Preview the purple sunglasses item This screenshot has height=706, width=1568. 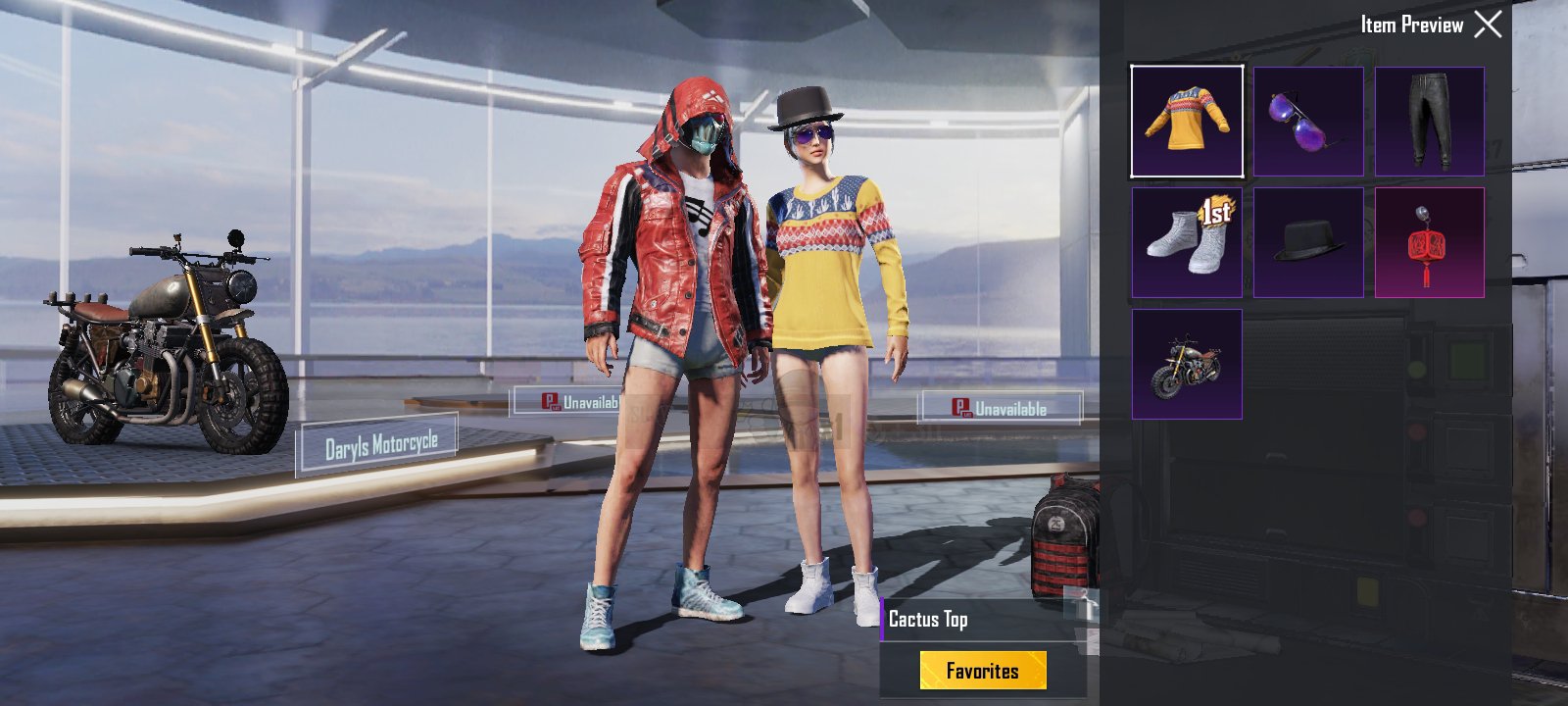[1308, 122]
